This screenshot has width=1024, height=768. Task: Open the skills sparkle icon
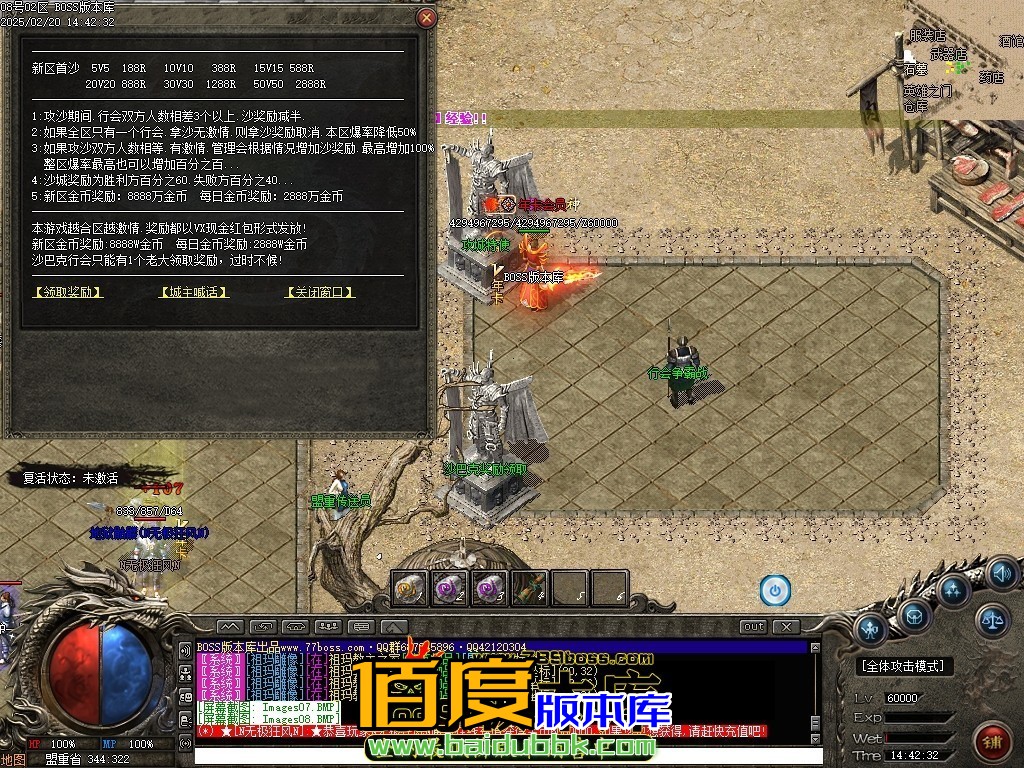[953, 589]
